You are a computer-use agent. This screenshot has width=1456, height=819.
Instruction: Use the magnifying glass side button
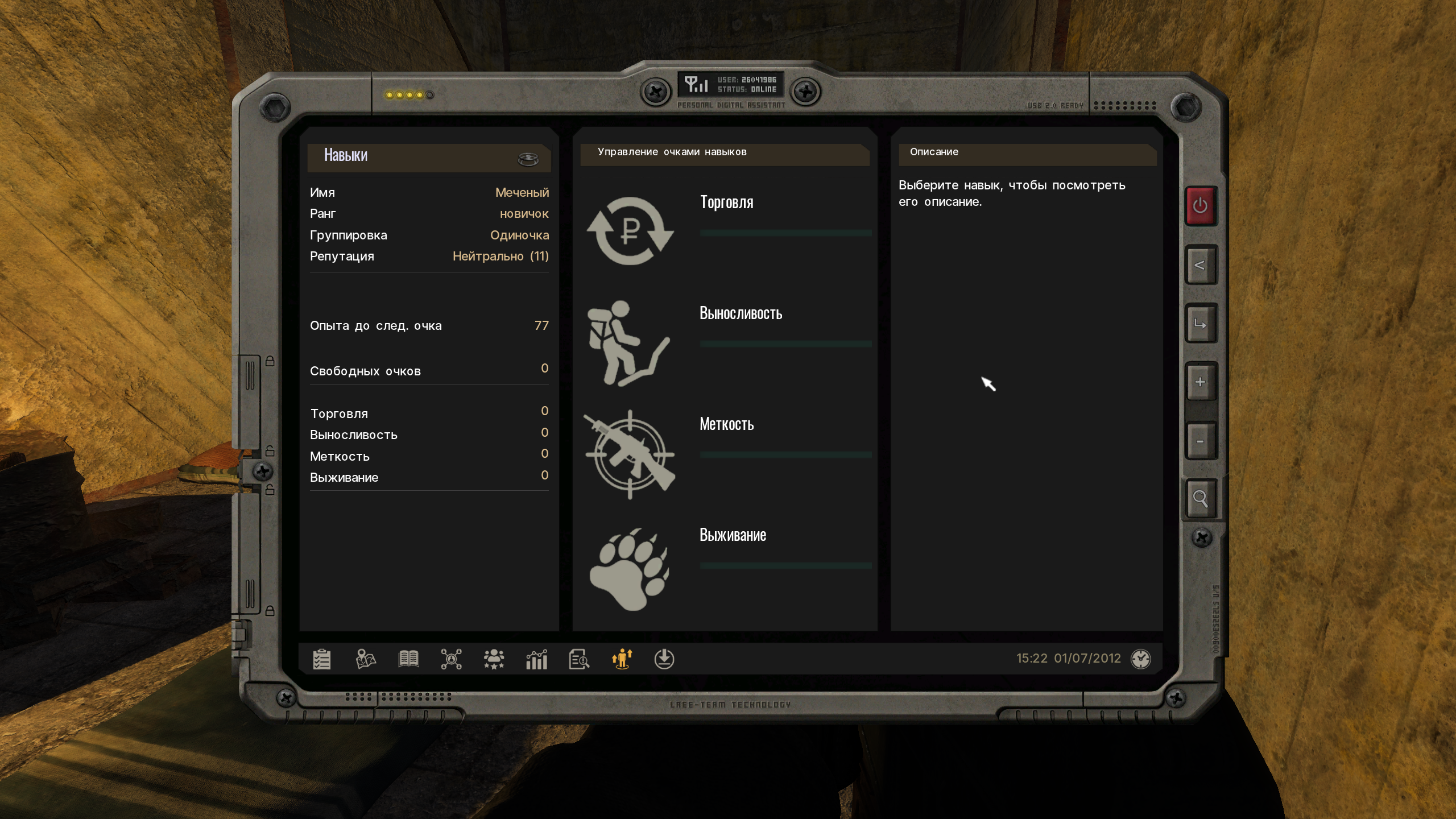(1200, 499)
